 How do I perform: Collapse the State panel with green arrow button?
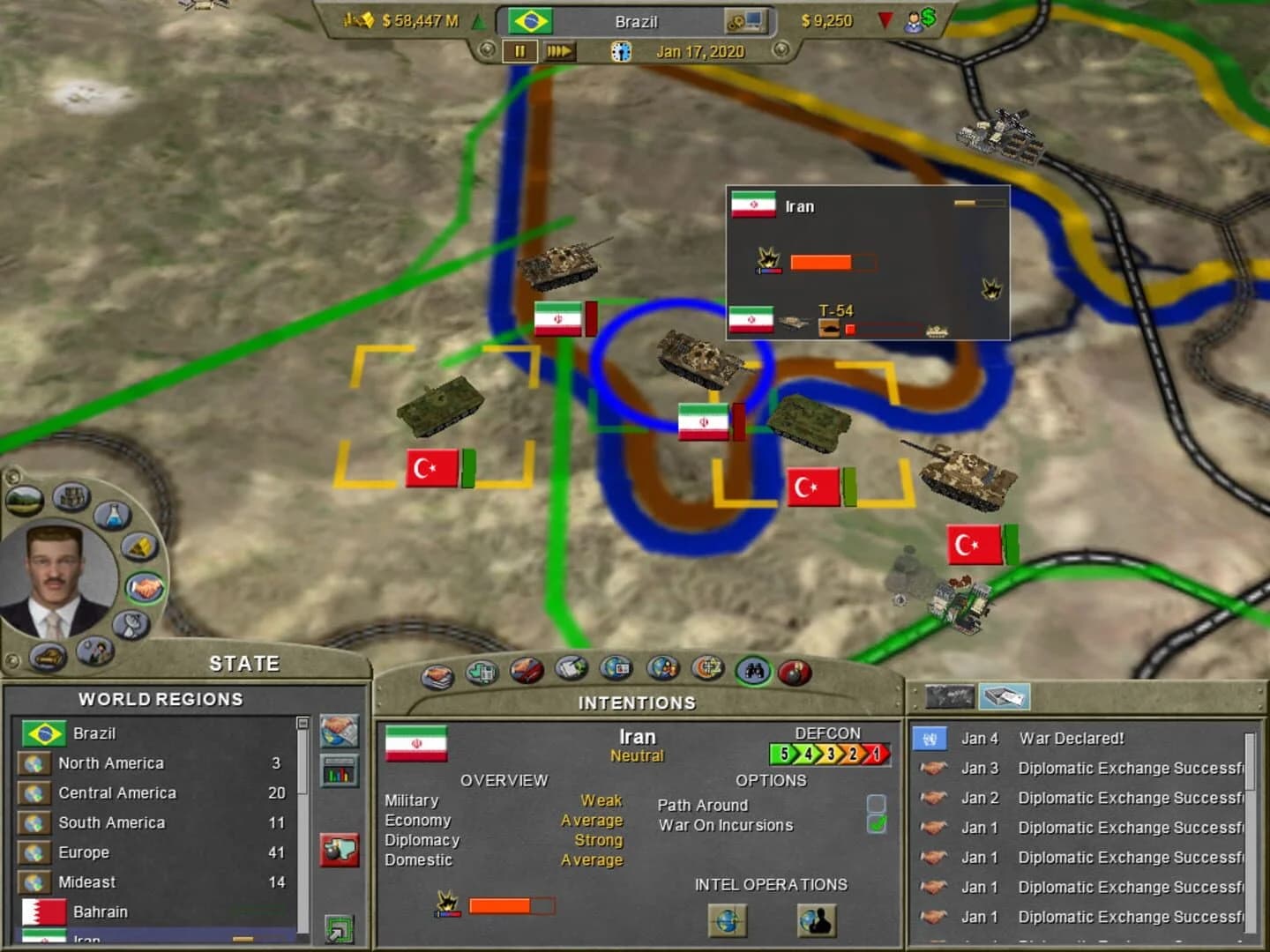(x=339, y=928)
